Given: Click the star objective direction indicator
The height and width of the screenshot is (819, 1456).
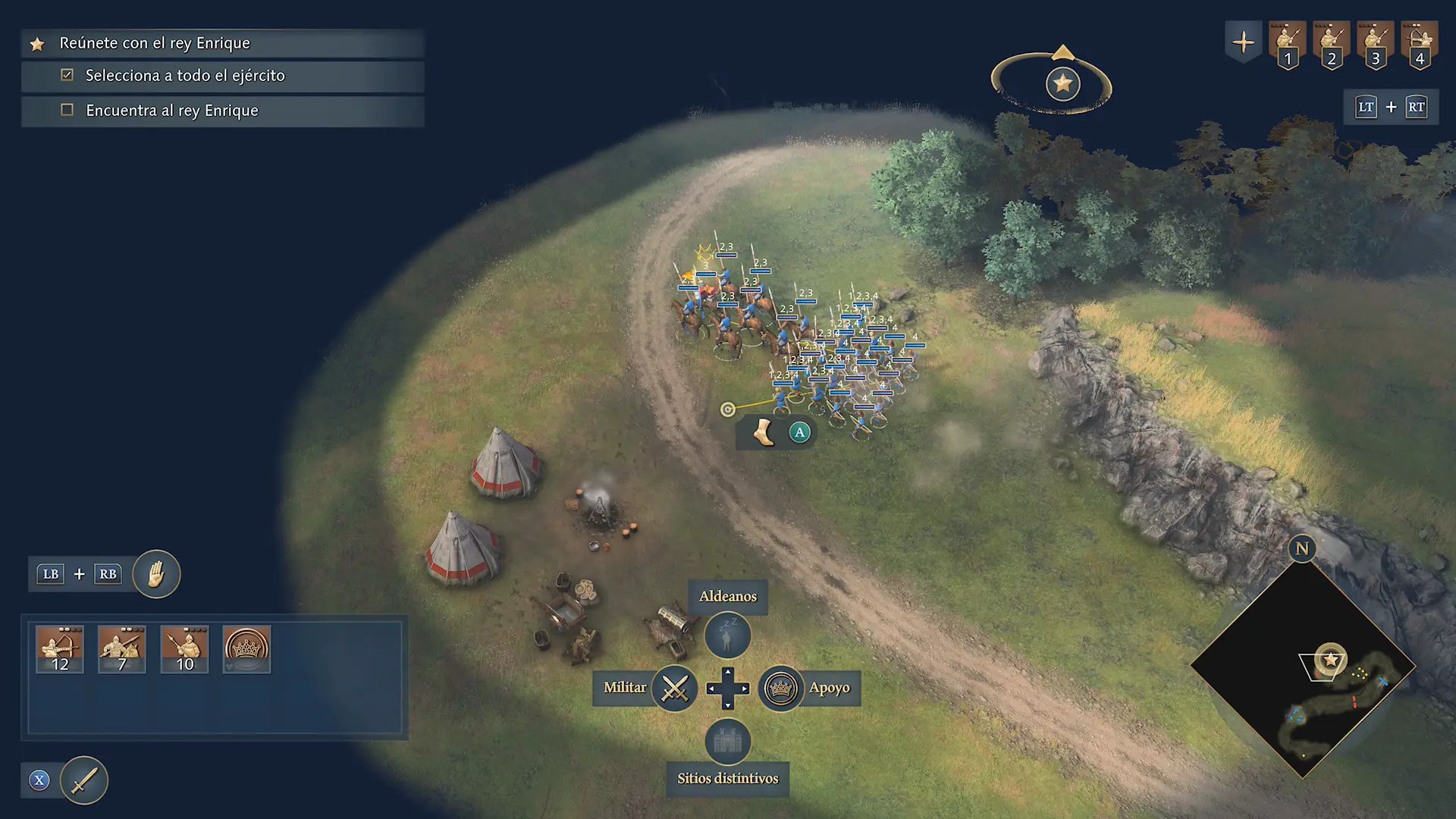Looking at the screenshot, I should click(x=1062, y=83).
